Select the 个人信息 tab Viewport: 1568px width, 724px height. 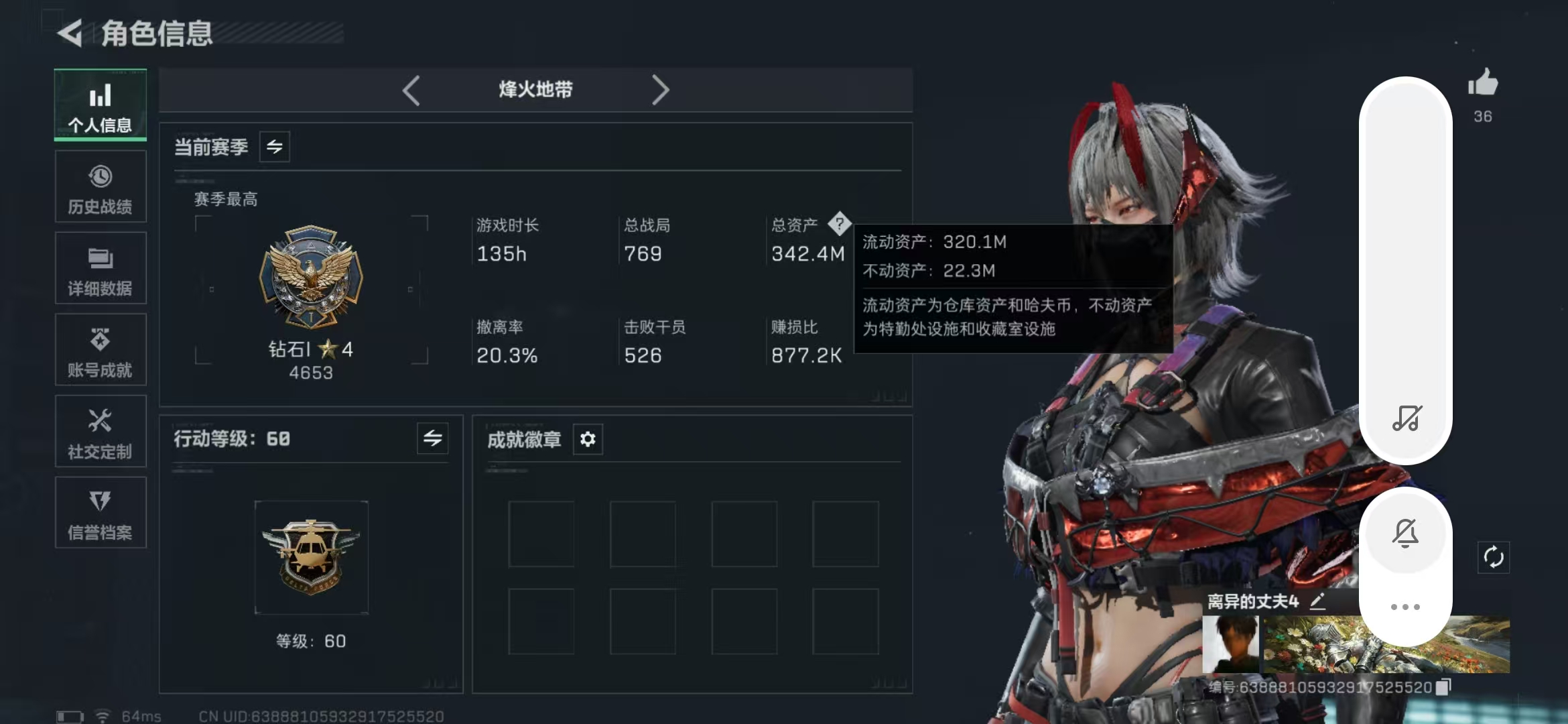tap(101, 105)
